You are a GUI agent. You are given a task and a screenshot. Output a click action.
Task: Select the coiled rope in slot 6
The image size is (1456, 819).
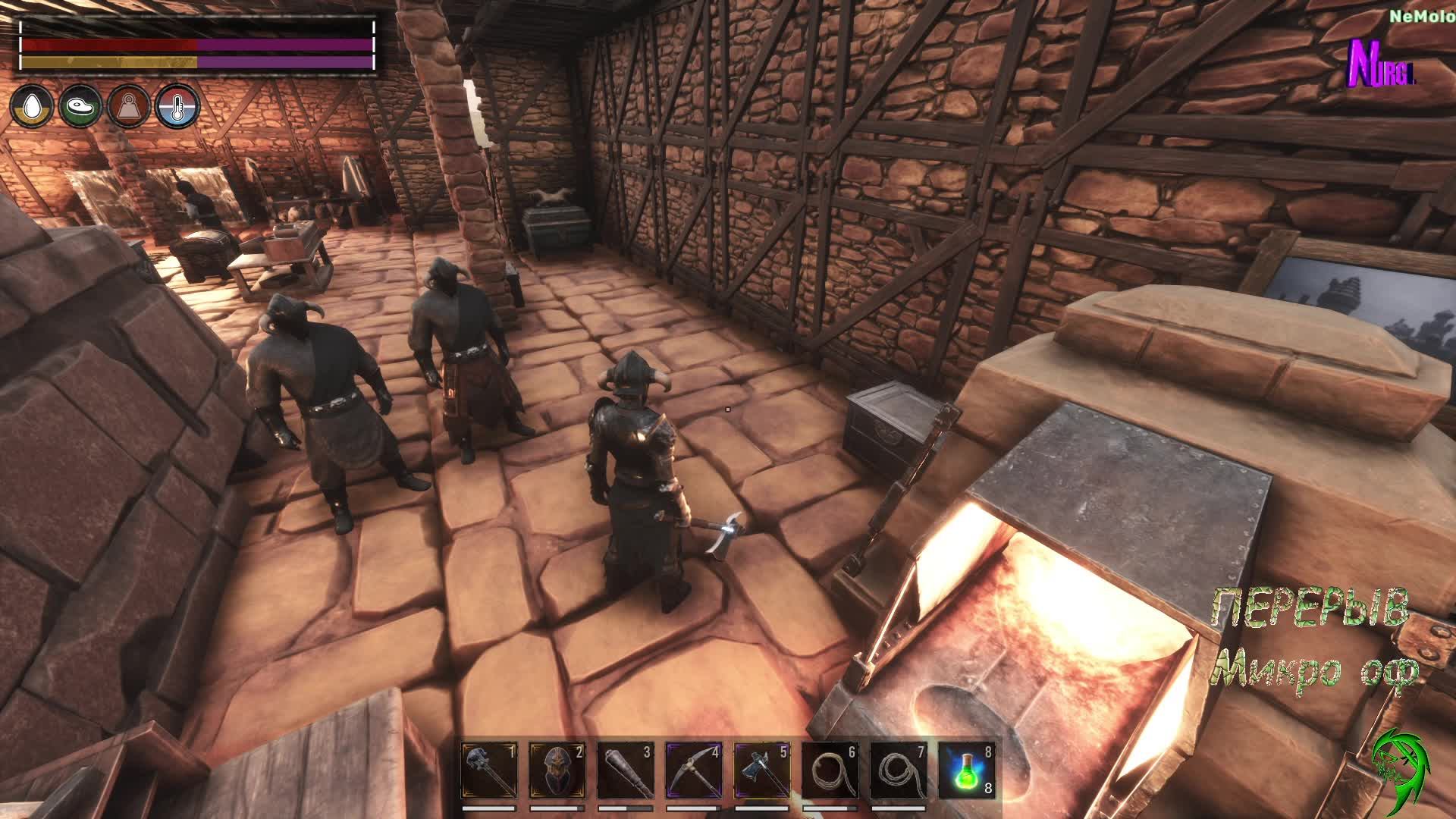tap(830, 770)
